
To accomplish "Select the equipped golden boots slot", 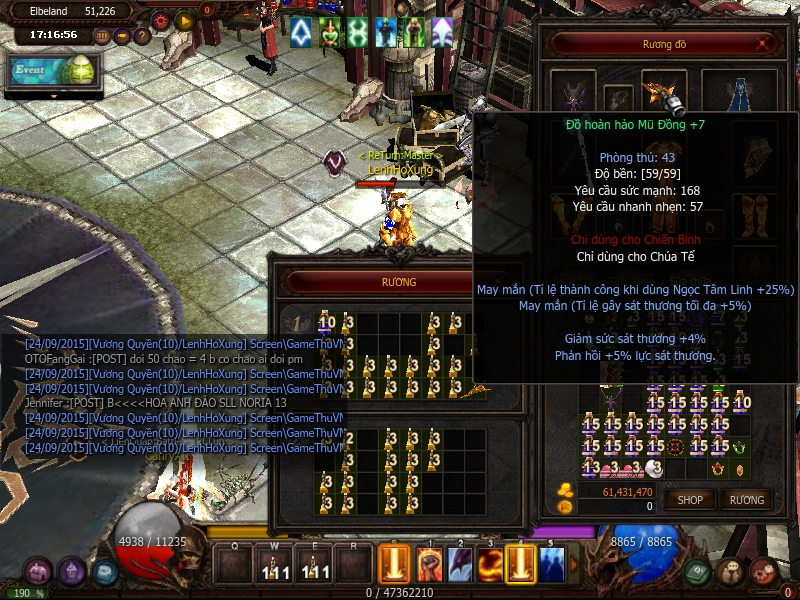I will pos(753,213).
